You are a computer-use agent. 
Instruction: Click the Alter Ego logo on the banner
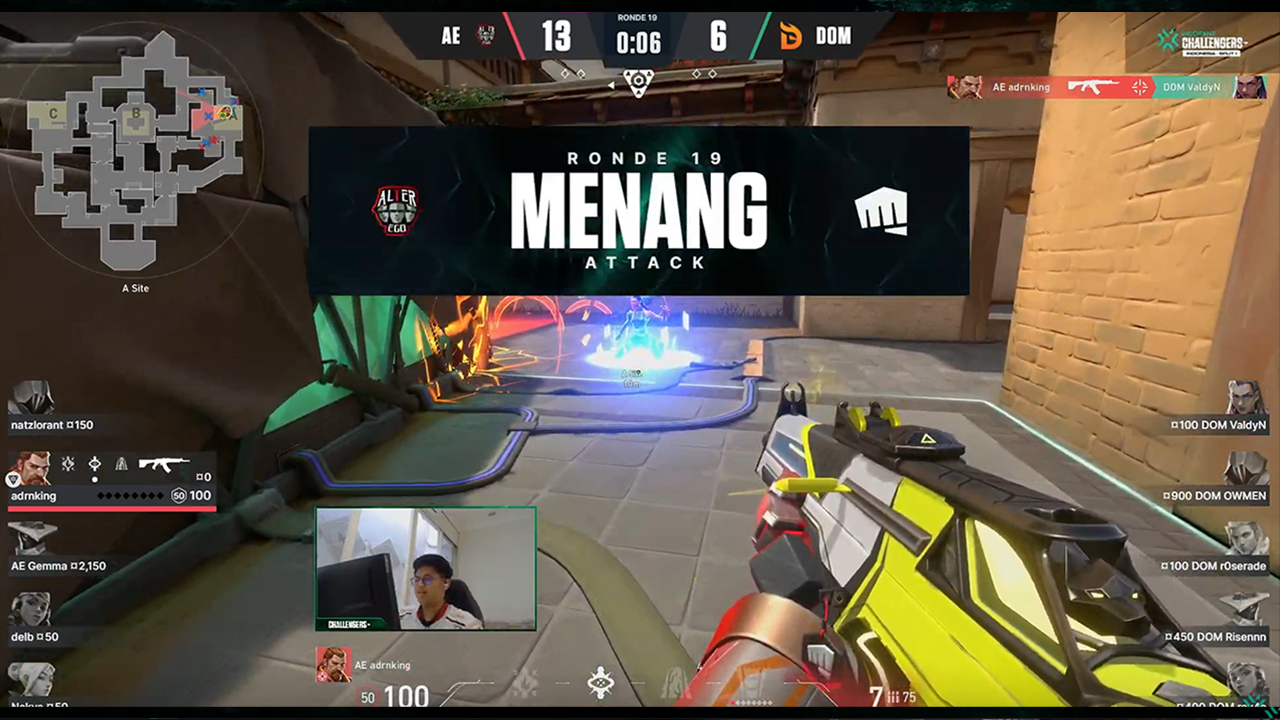[x=395, y=210]
